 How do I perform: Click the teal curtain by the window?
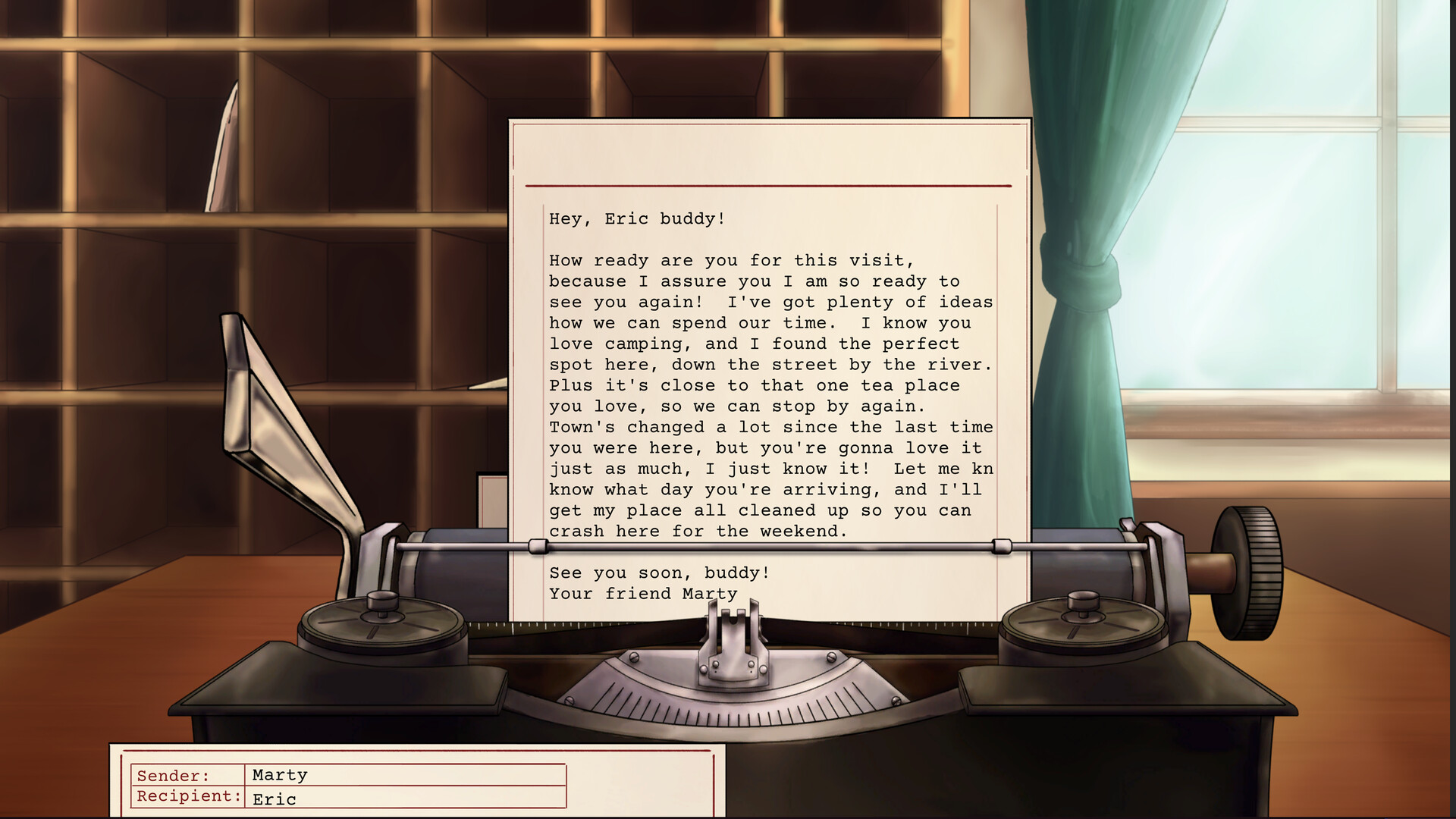pos(1084,227)
